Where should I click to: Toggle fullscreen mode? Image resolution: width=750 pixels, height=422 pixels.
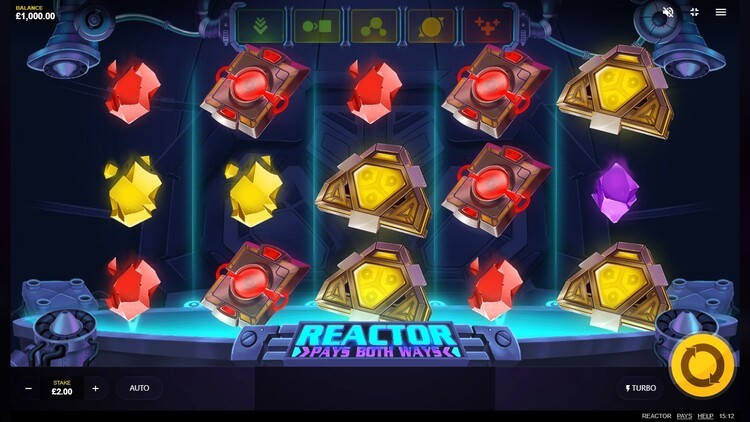[x=694, y=12]
